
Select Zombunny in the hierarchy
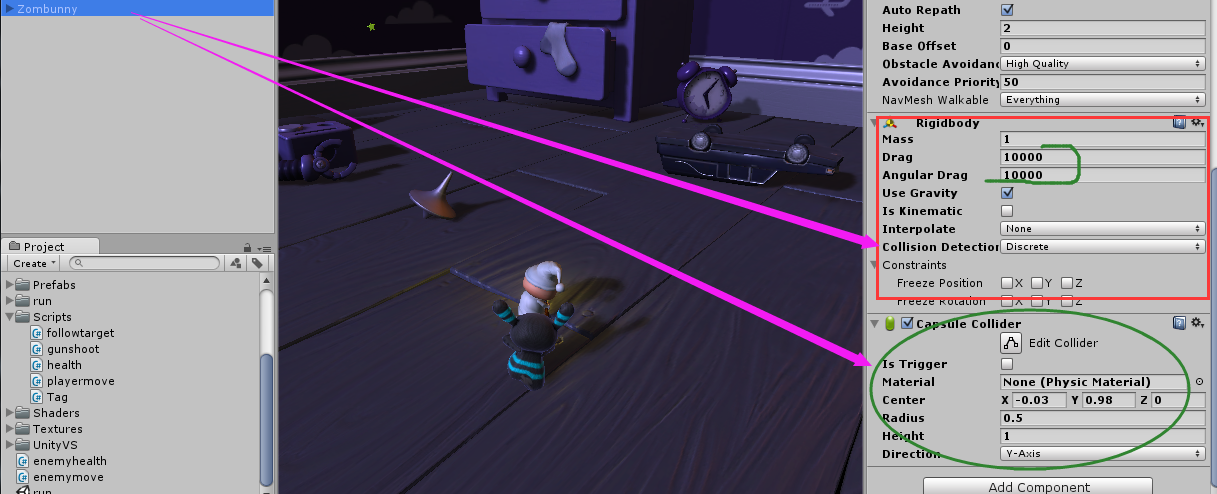(47, 9)
